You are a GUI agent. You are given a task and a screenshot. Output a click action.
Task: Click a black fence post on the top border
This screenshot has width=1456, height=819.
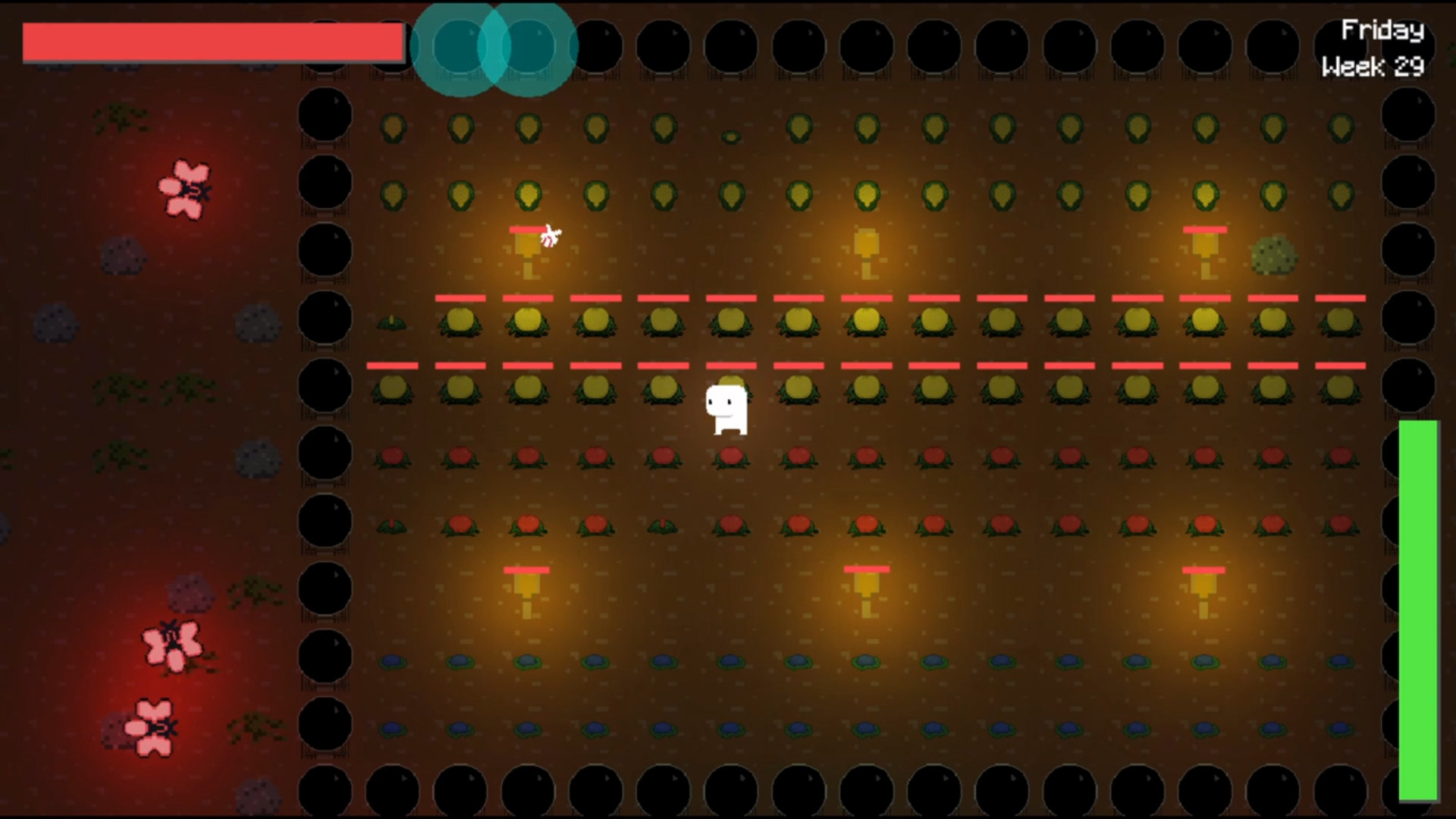tap(665, 45)
